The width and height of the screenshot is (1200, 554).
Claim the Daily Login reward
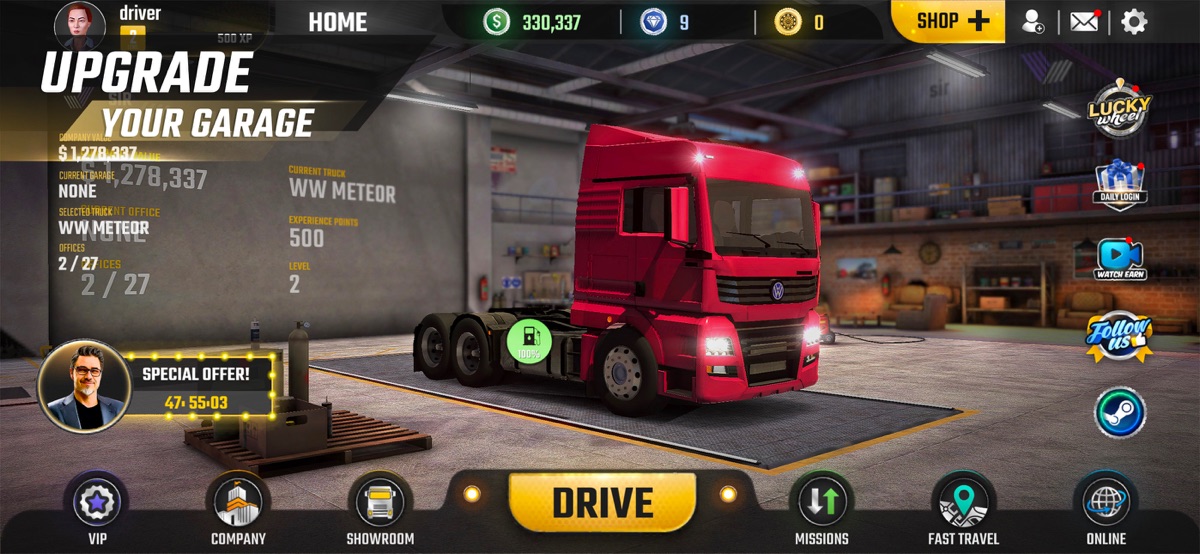pyautogui.click(x=1120, y=185)
